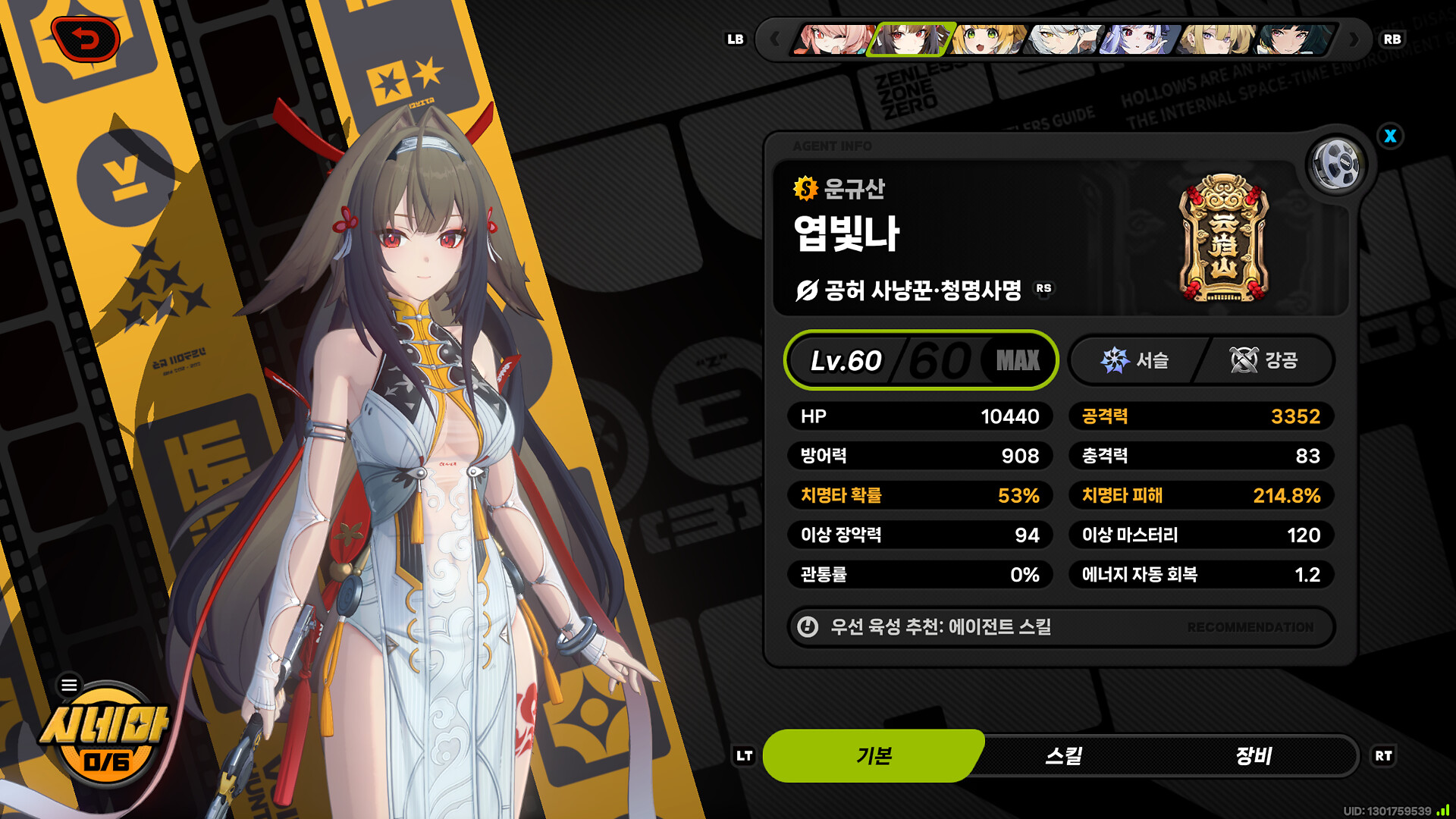Open the 시네마 0/6 menu
The height and width of the screenshot is (819, 1456).
(105, 736)
